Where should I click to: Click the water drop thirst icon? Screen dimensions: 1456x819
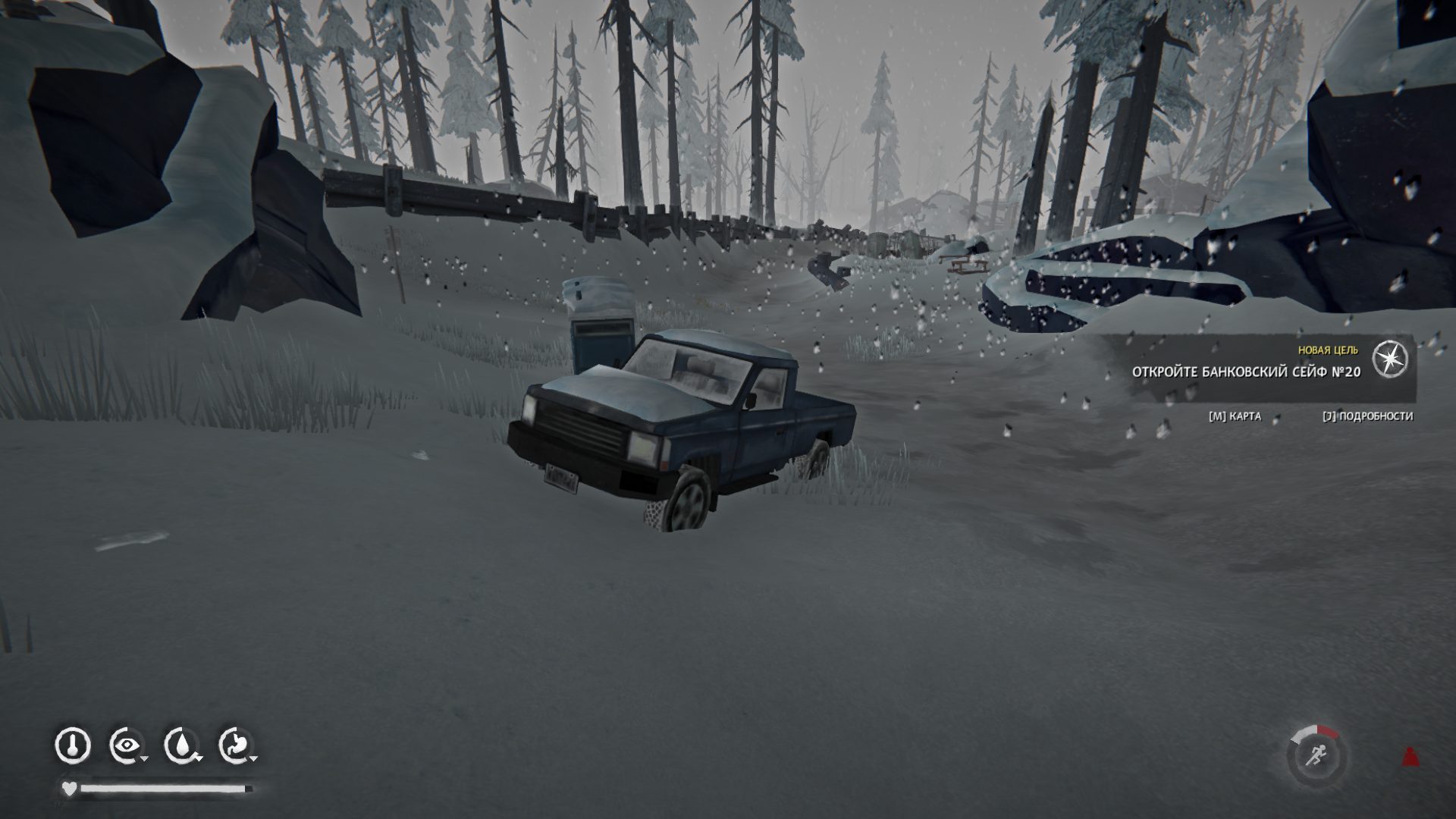point(182,746)
